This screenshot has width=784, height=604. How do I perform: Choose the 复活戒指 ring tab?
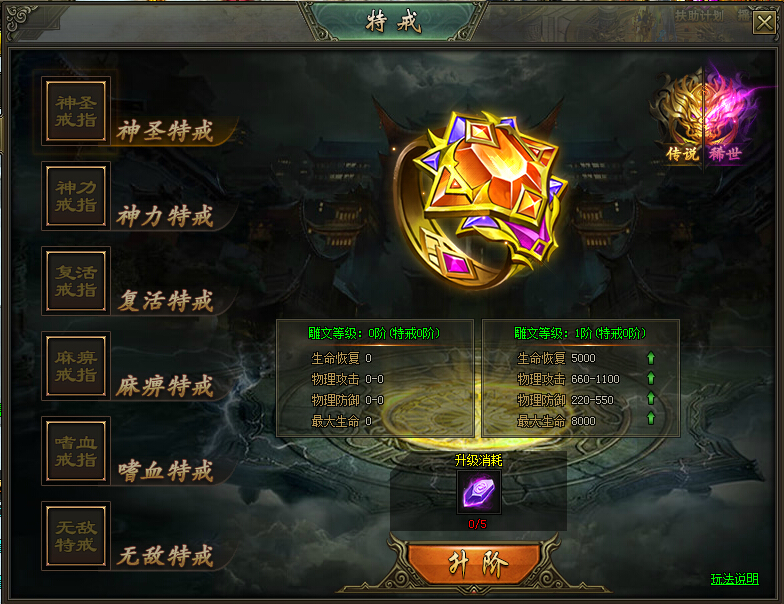76,281
